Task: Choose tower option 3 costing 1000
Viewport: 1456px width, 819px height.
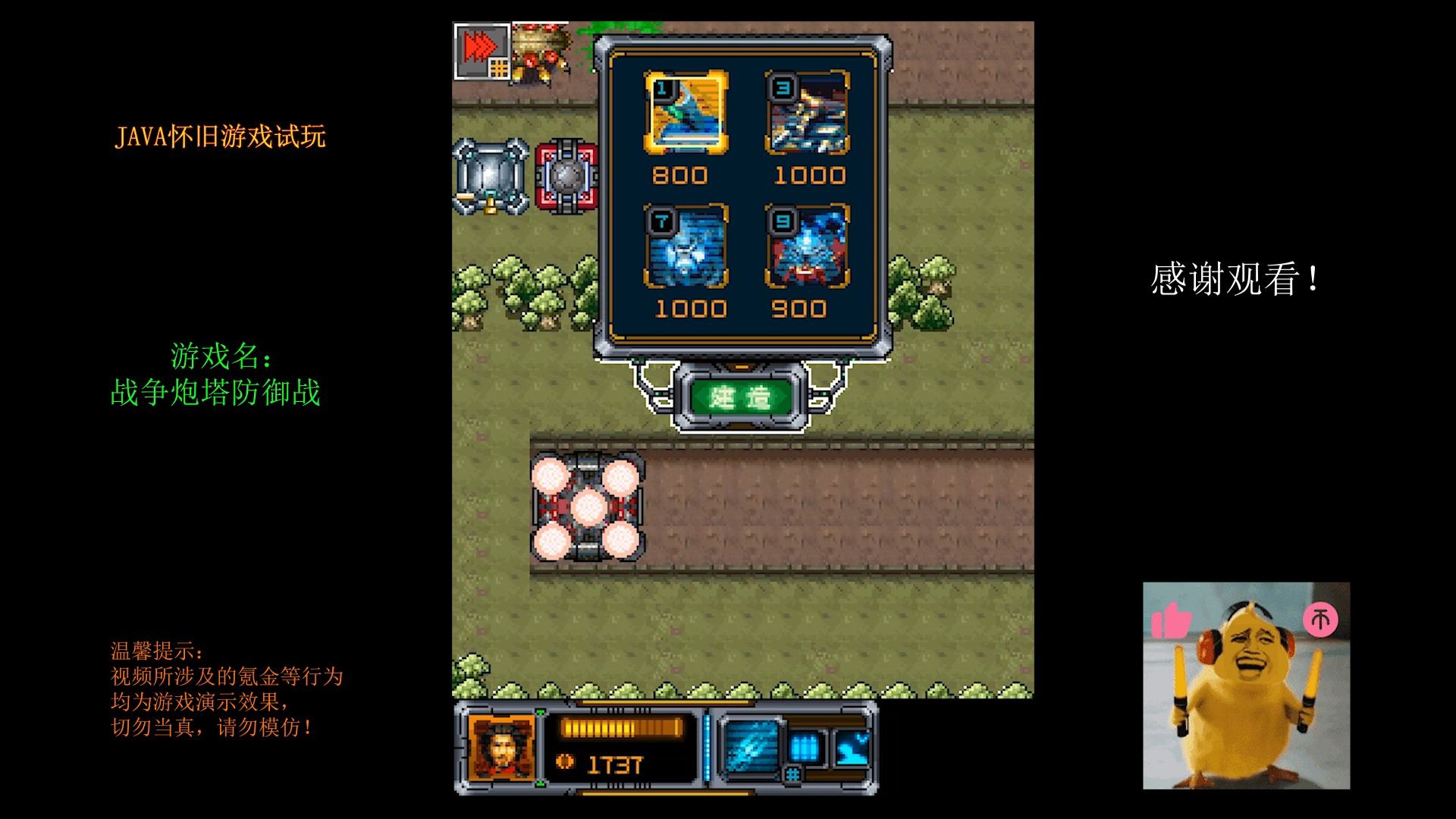Action: click(807, 112)
